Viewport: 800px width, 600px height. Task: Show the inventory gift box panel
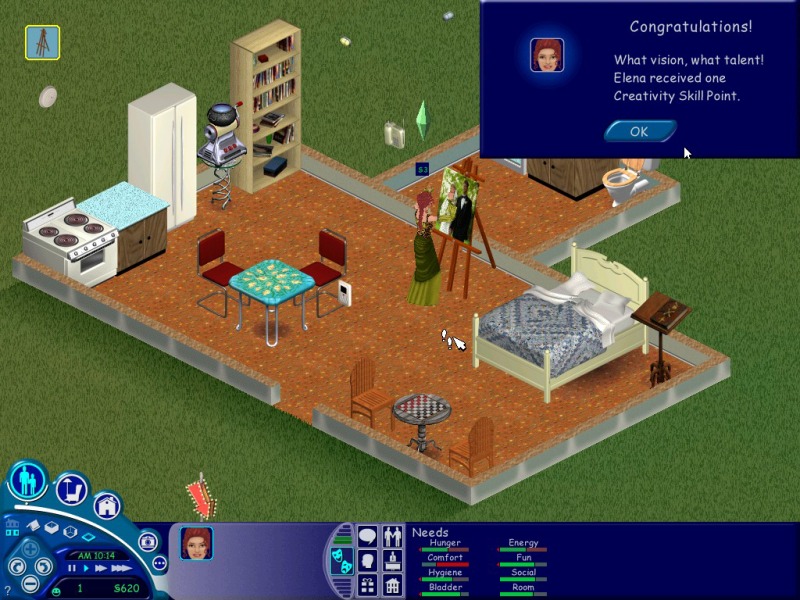[x=367, y=585]
